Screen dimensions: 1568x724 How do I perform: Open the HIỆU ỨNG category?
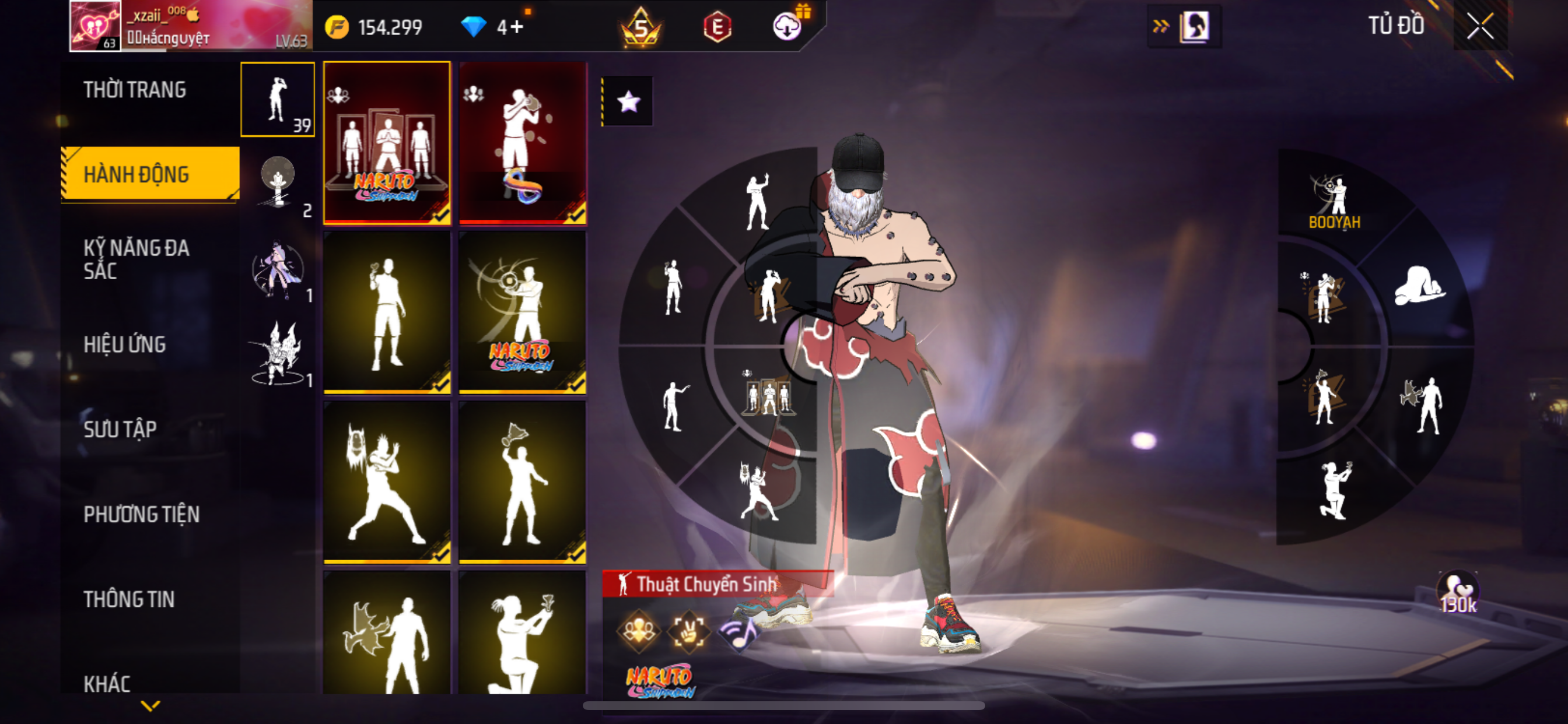125,345
